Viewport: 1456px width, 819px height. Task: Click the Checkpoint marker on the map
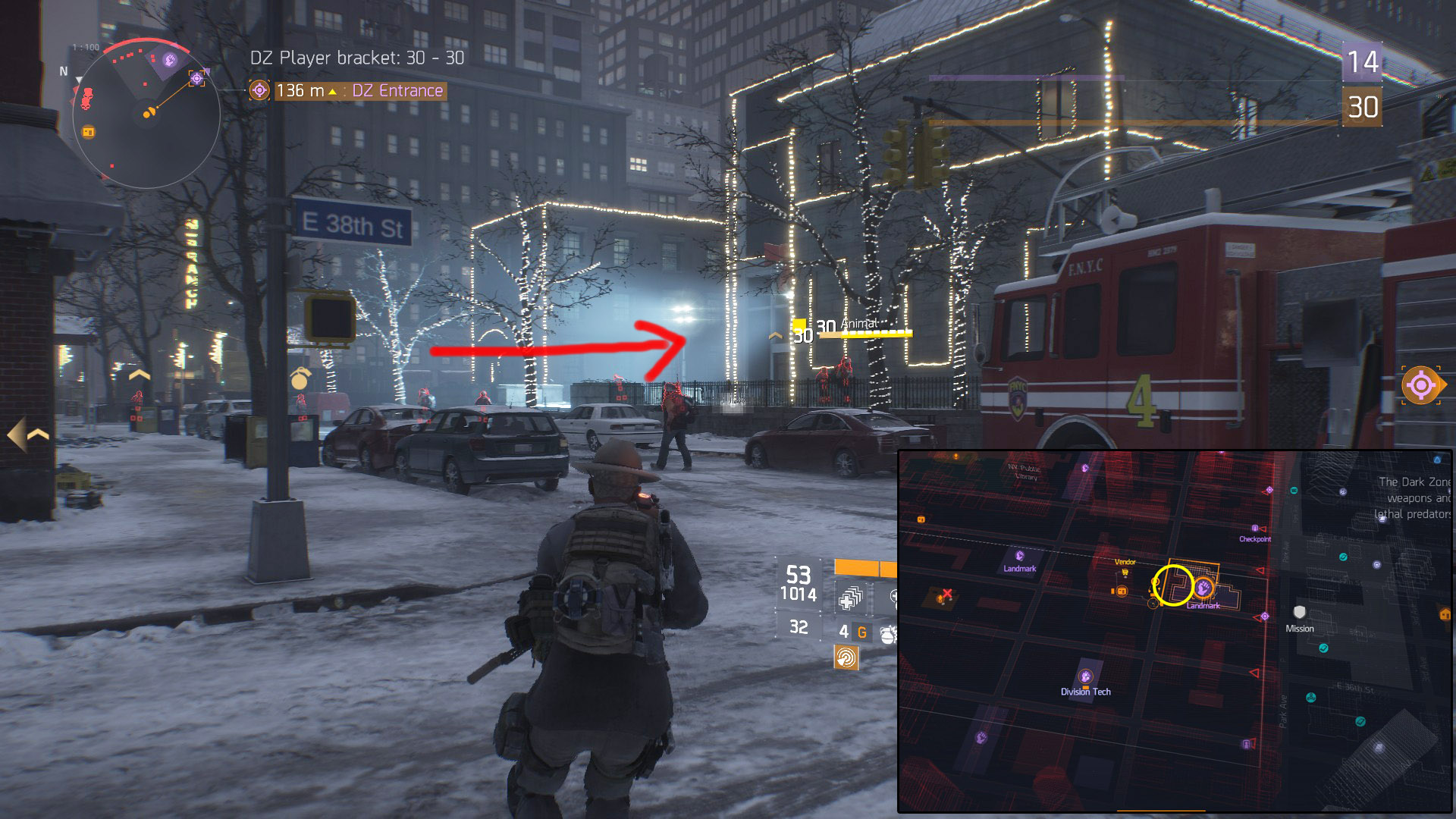click(1254, 529)
